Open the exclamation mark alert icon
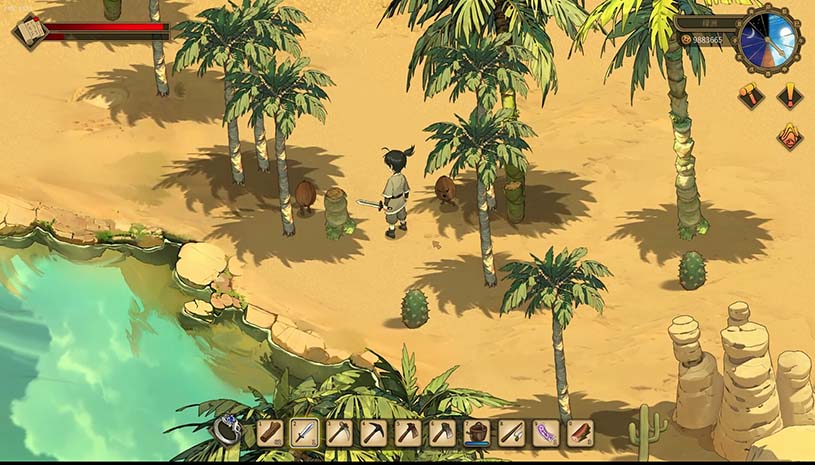 [x=790, y=96]
